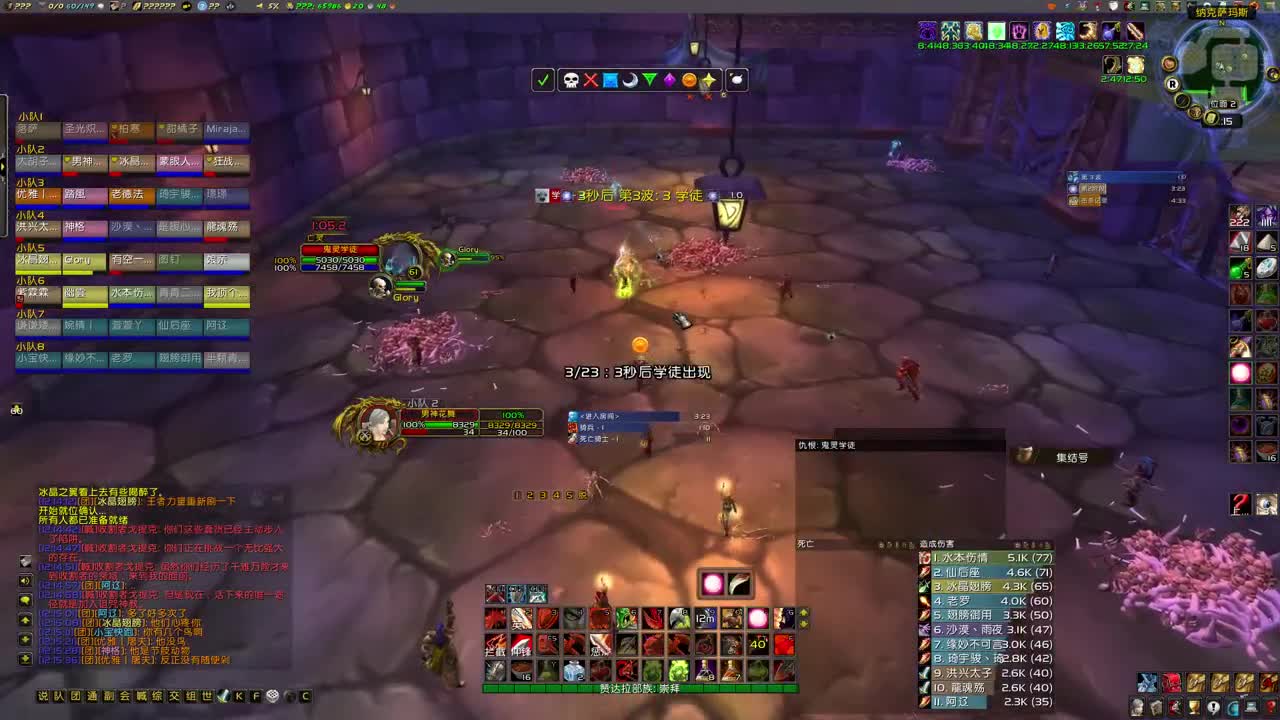Toggle the 团 raid chat channel button
The width and height of the screenshot is (1280, 720).
pos(74,696)
